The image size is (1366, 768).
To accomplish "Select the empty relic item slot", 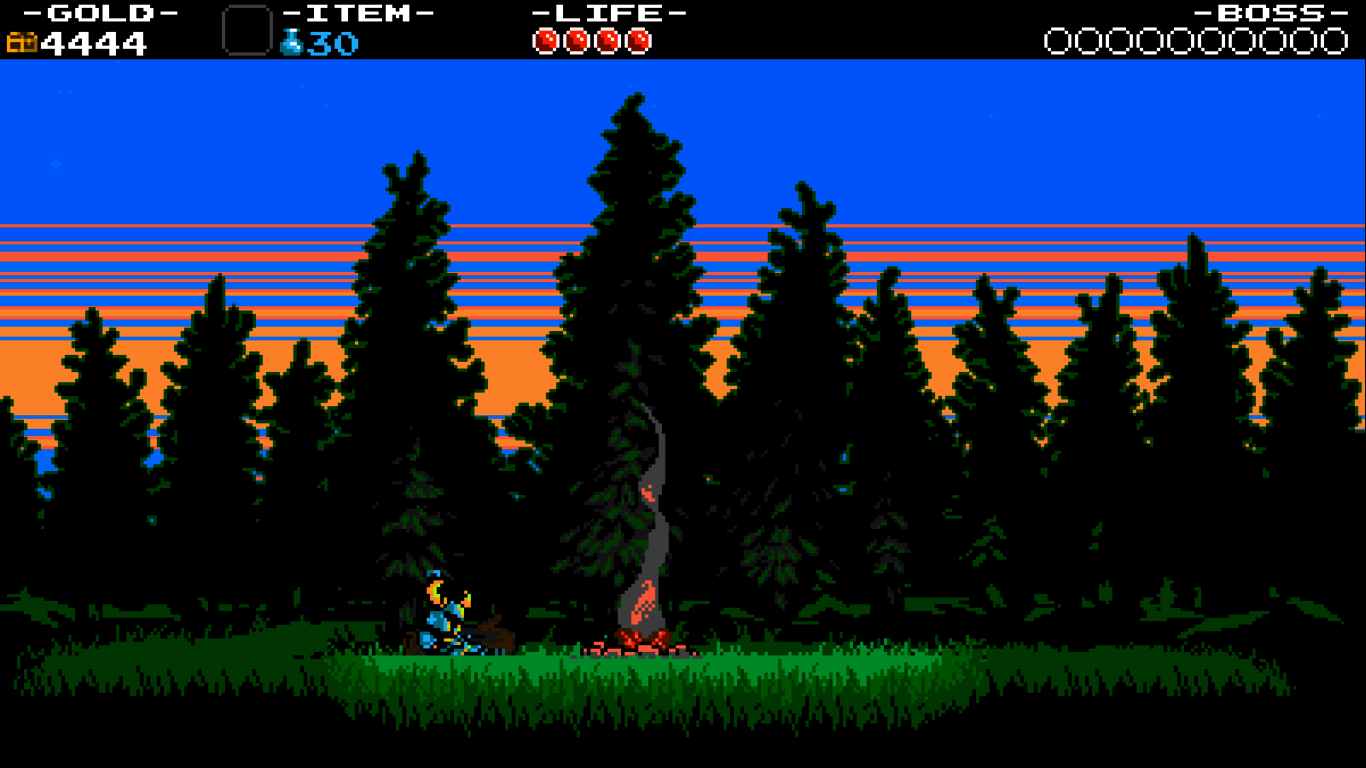I will click(247, 30).
